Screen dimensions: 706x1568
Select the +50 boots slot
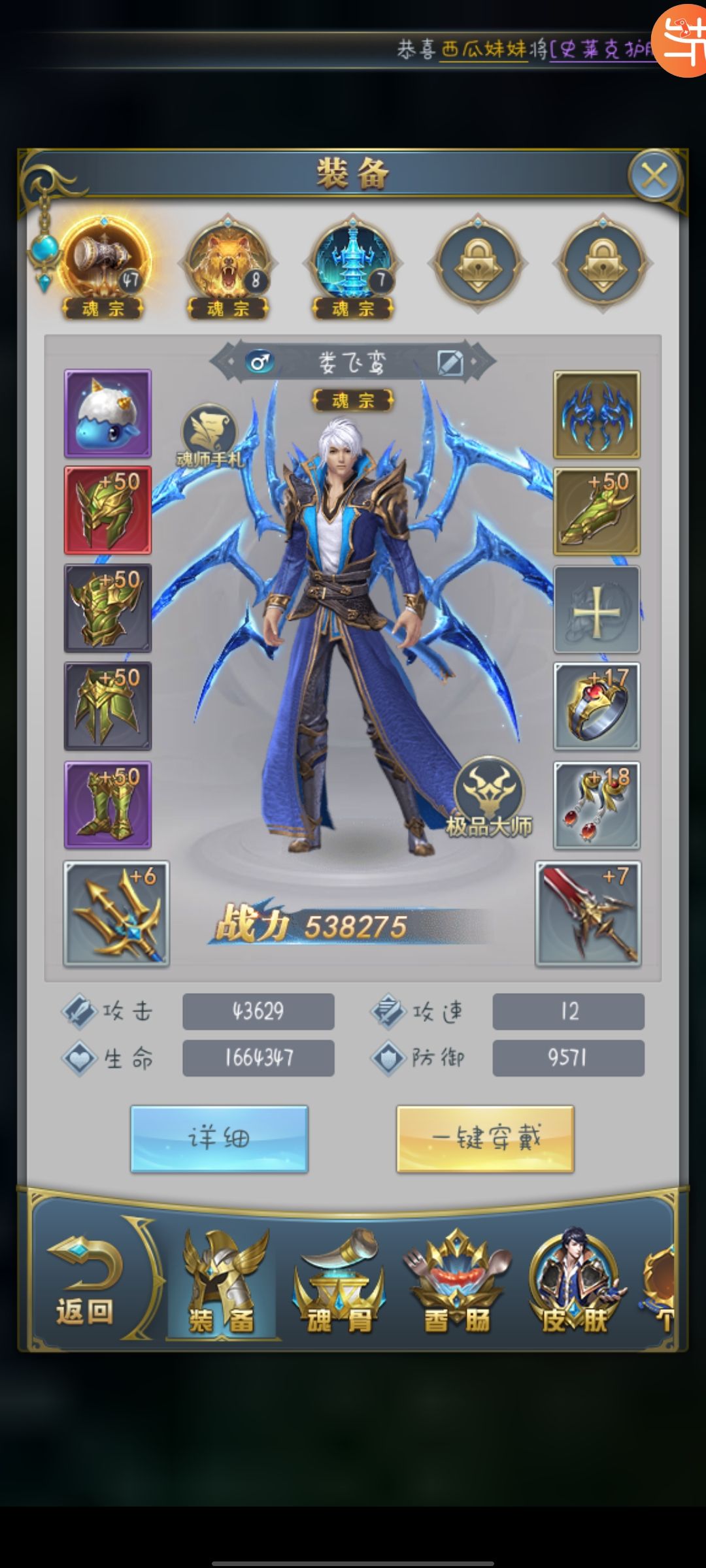(108, 805)
